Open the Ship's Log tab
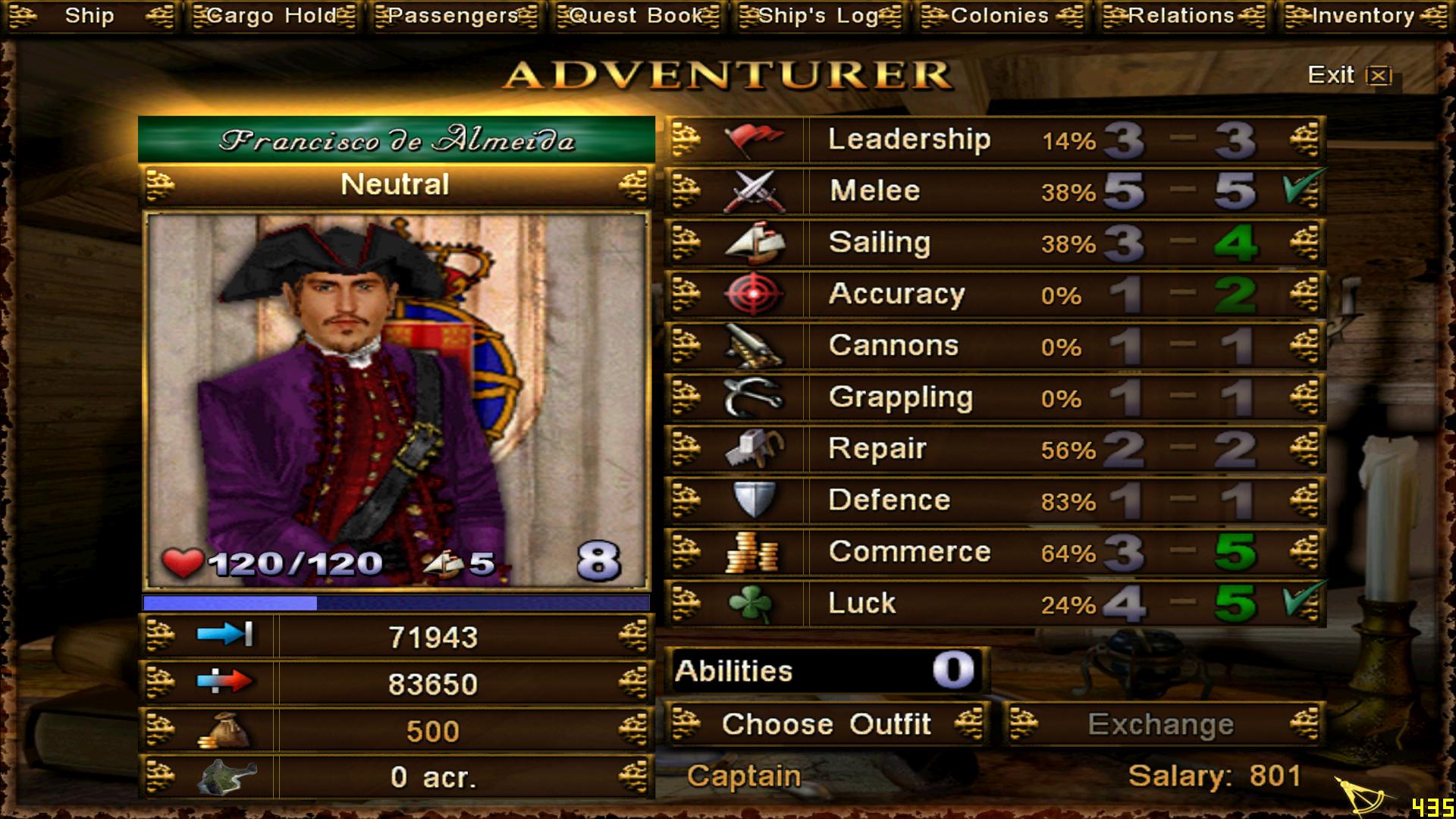The width and height of the screenshot is (1456, 819). click(x=819, y=16)
